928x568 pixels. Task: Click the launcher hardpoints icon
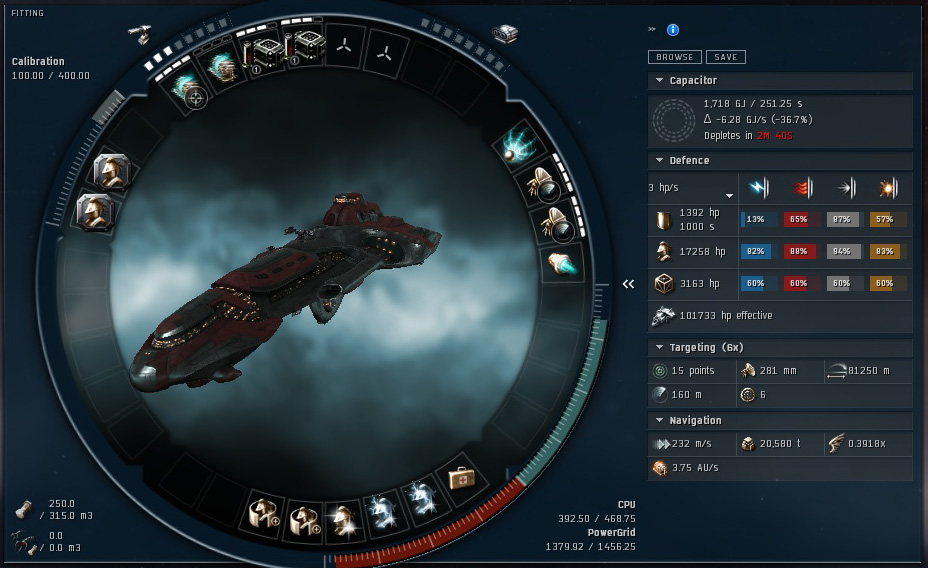click(x=505, y=34)
